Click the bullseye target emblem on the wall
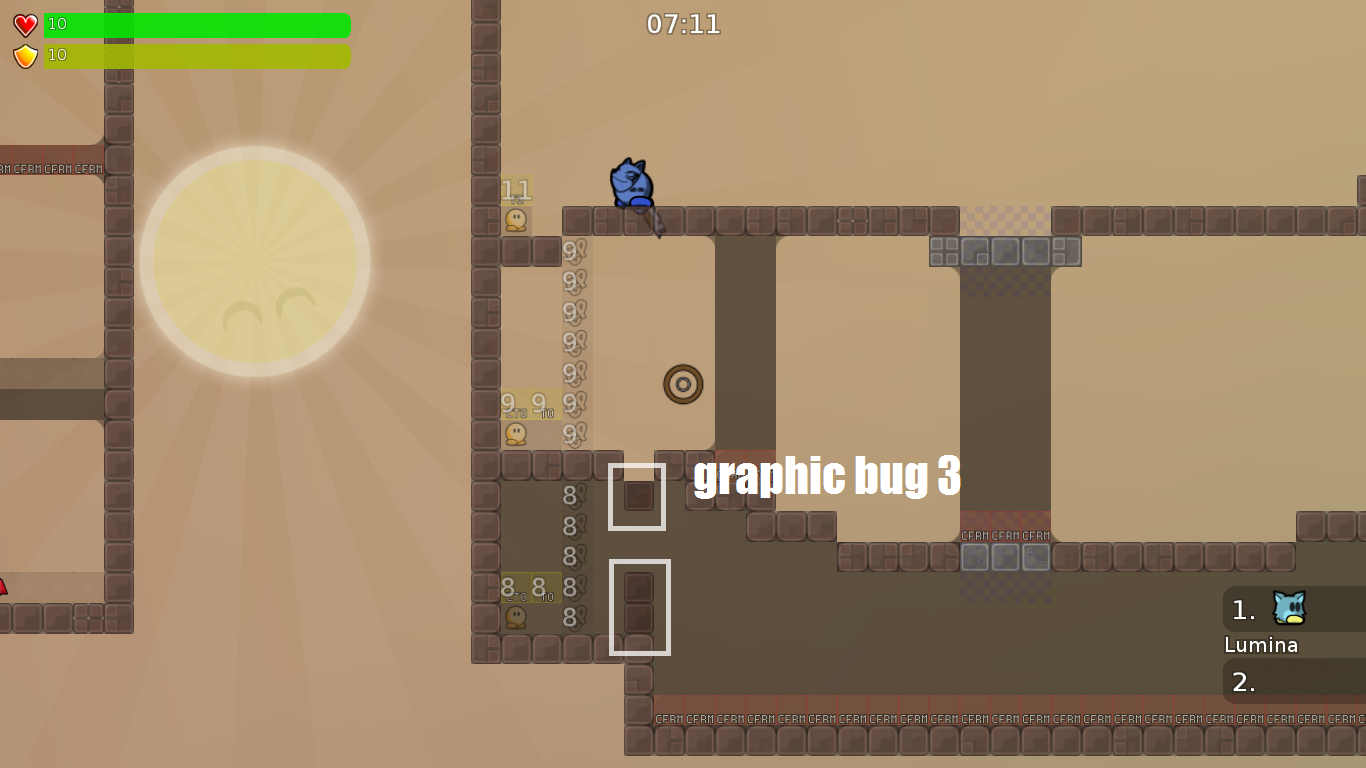Screen dimensions: 1366x768 [683, 384]
